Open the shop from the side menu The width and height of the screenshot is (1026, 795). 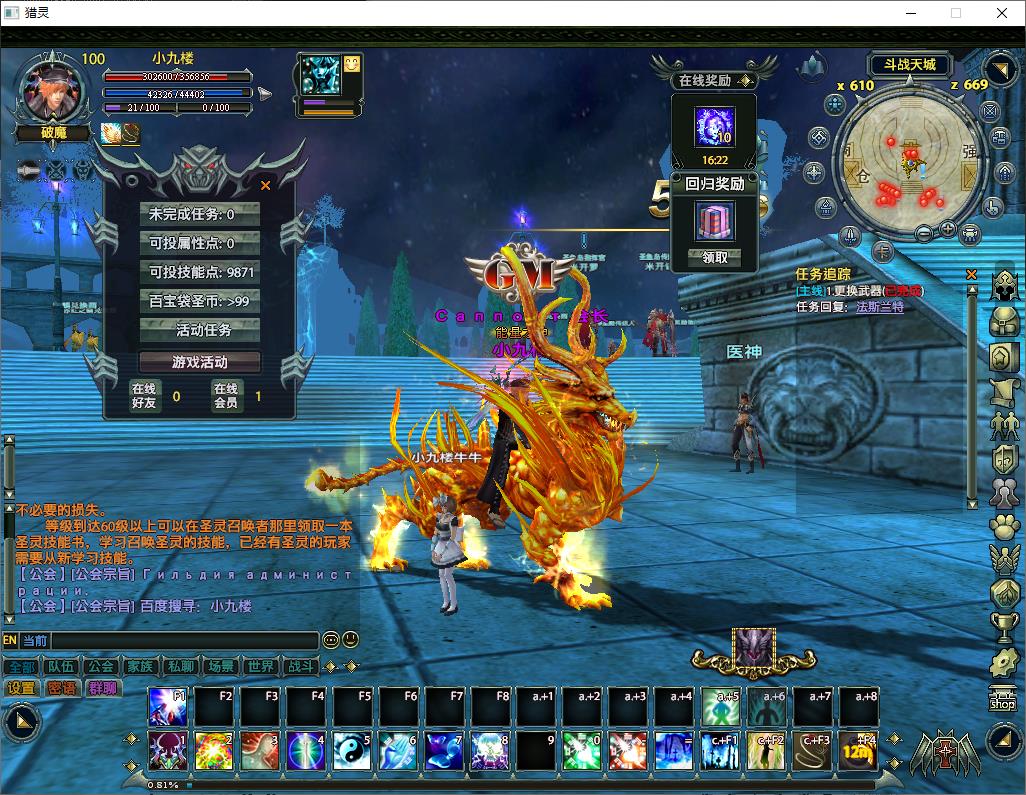pos(1003,699)
